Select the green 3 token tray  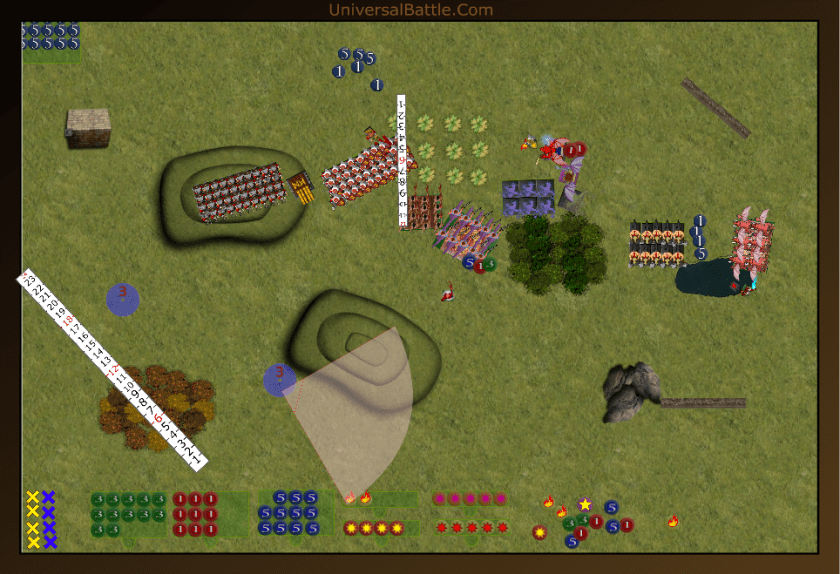127,514
